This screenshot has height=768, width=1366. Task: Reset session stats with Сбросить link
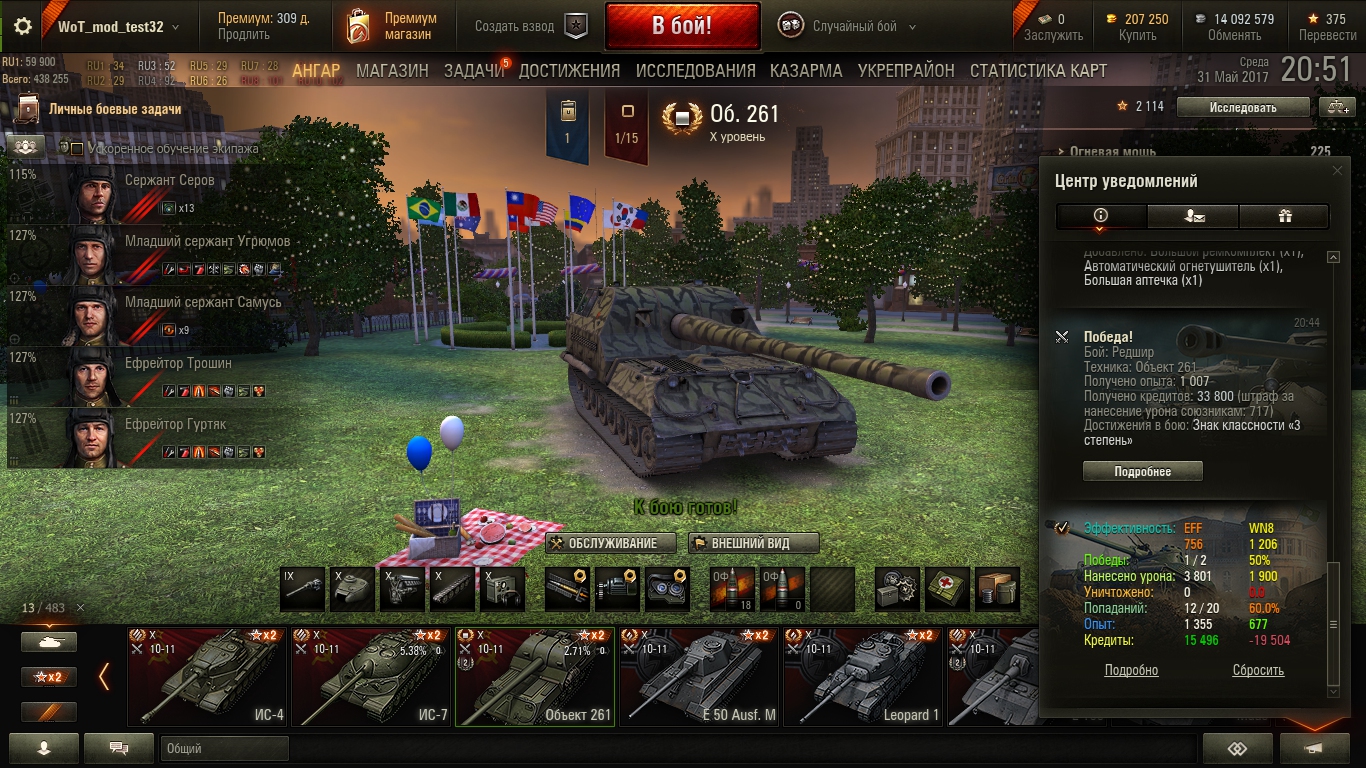pos(1257,671)
